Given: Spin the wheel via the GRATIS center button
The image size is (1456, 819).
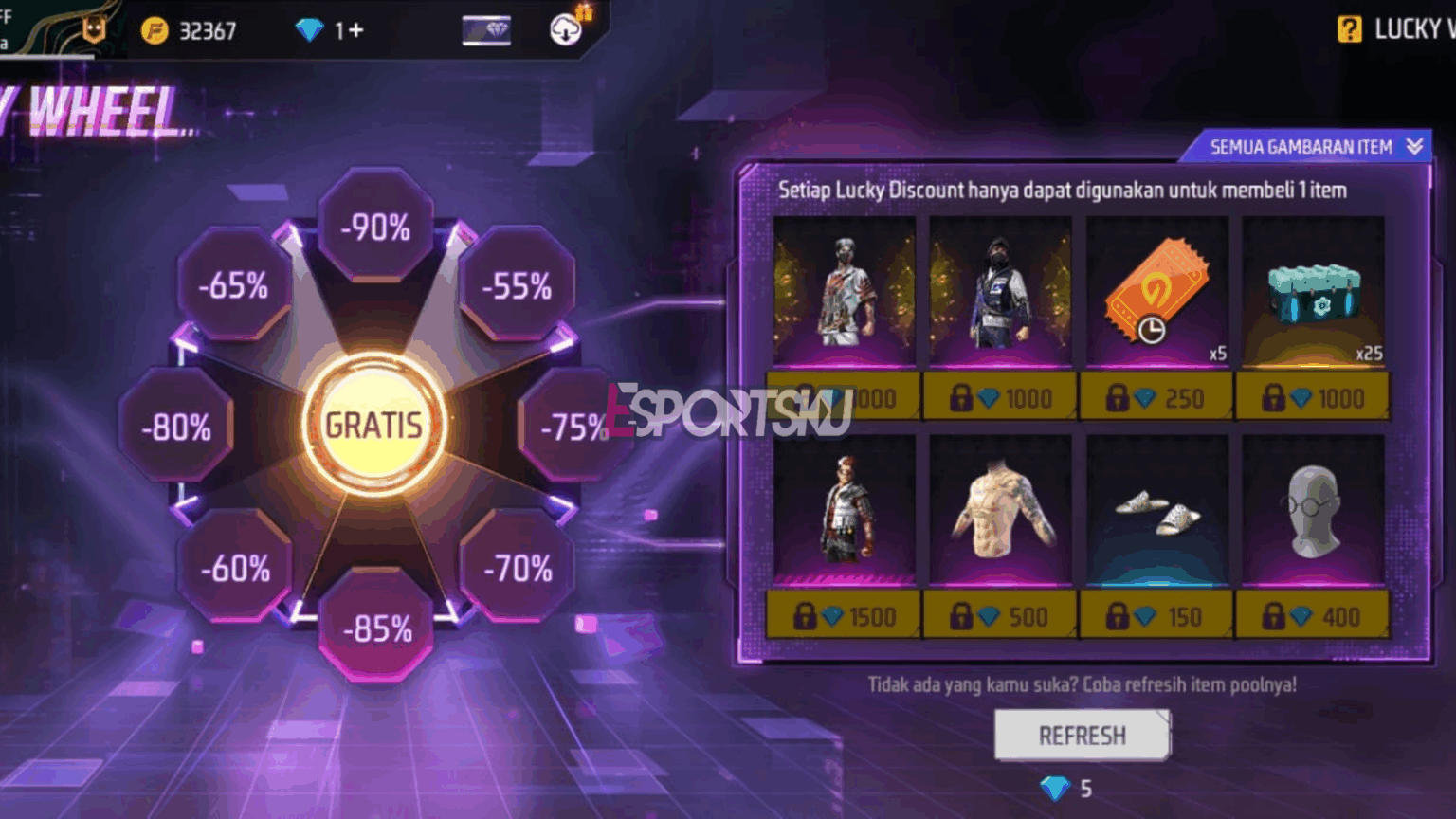Looking at the screenshot, I should 376,423.
